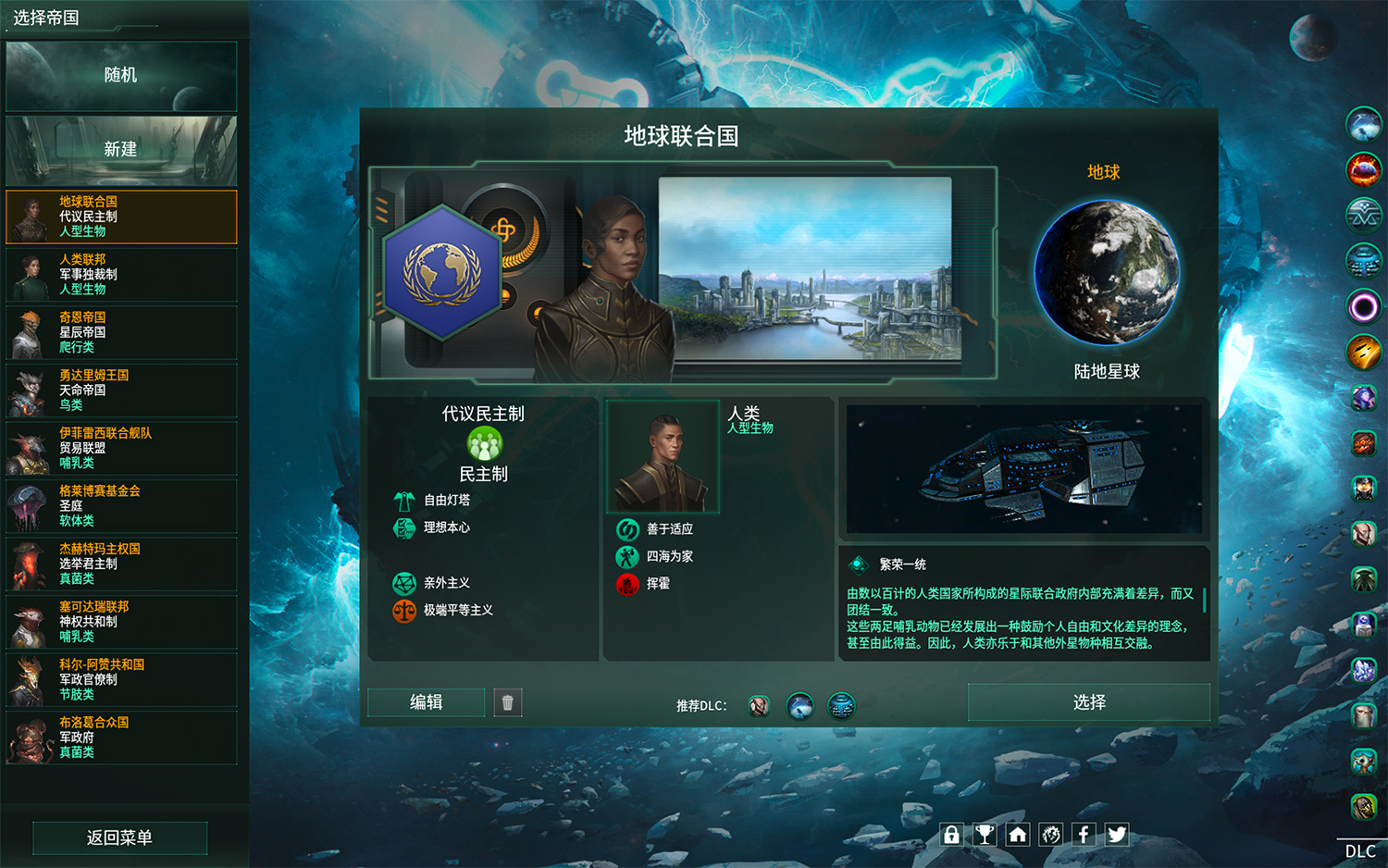Click the trophy achievements icon

[985, 834]
